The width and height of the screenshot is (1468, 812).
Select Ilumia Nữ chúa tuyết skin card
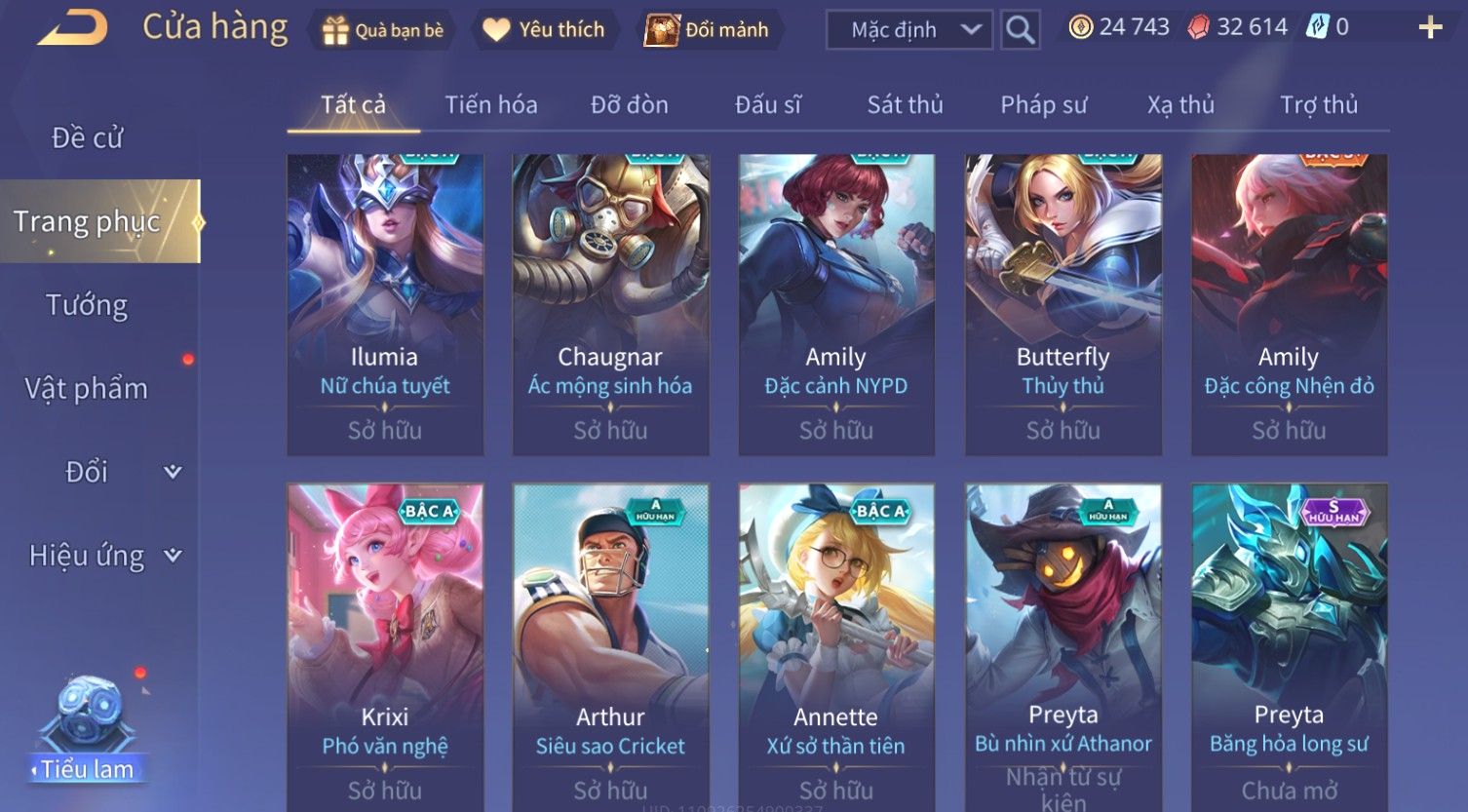(x=385, y=304)
